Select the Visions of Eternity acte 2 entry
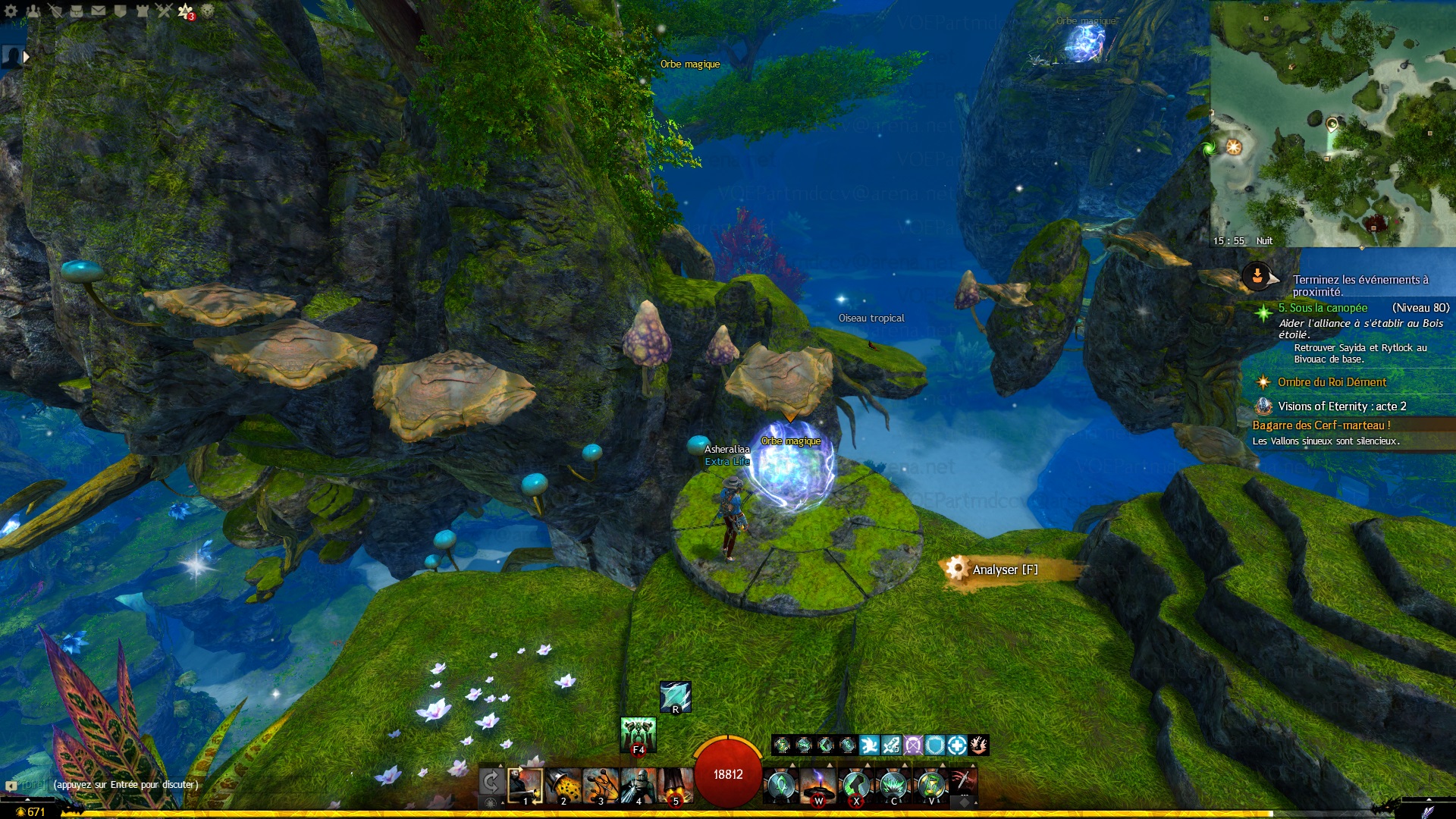This screenshot has width=1456, height=819. click(1341, 406)
